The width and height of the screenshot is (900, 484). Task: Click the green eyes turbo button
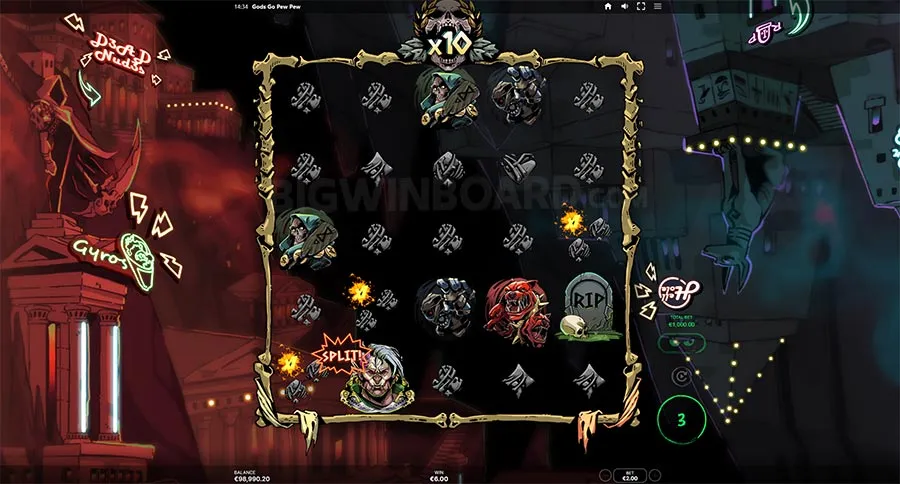tap(680, 342)
